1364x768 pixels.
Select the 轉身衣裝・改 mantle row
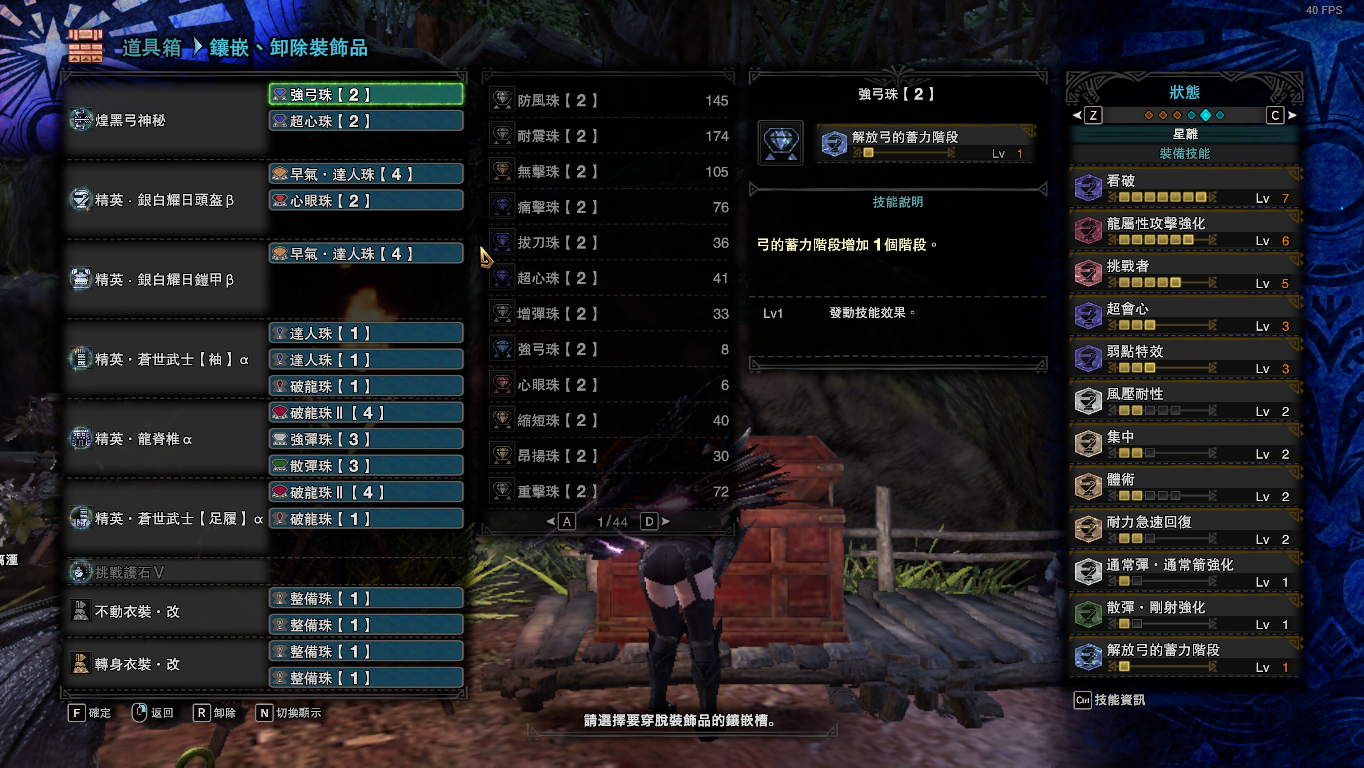(x=165, y=665)
